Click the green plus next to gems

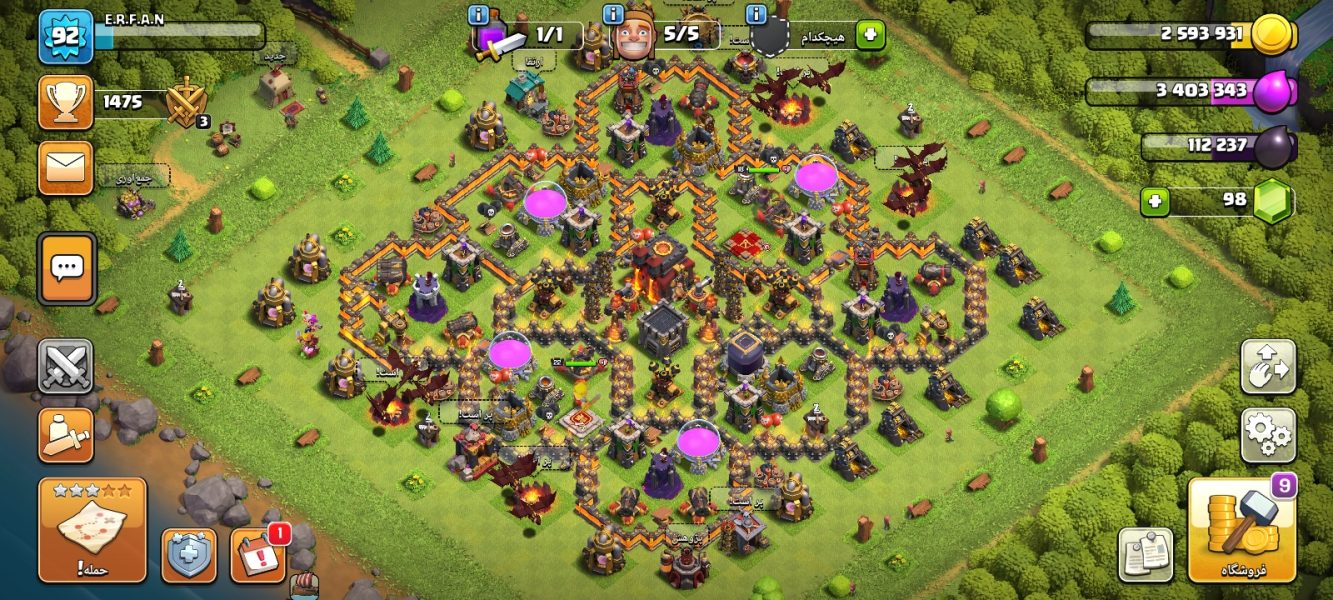(x=1155, y=201)
